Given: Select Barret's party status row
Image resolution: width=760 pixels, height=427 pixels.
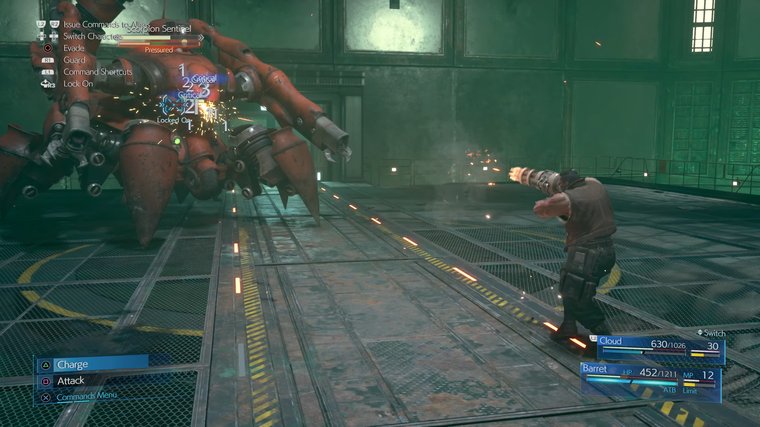Looking at the screenshot, I should 650,377.
